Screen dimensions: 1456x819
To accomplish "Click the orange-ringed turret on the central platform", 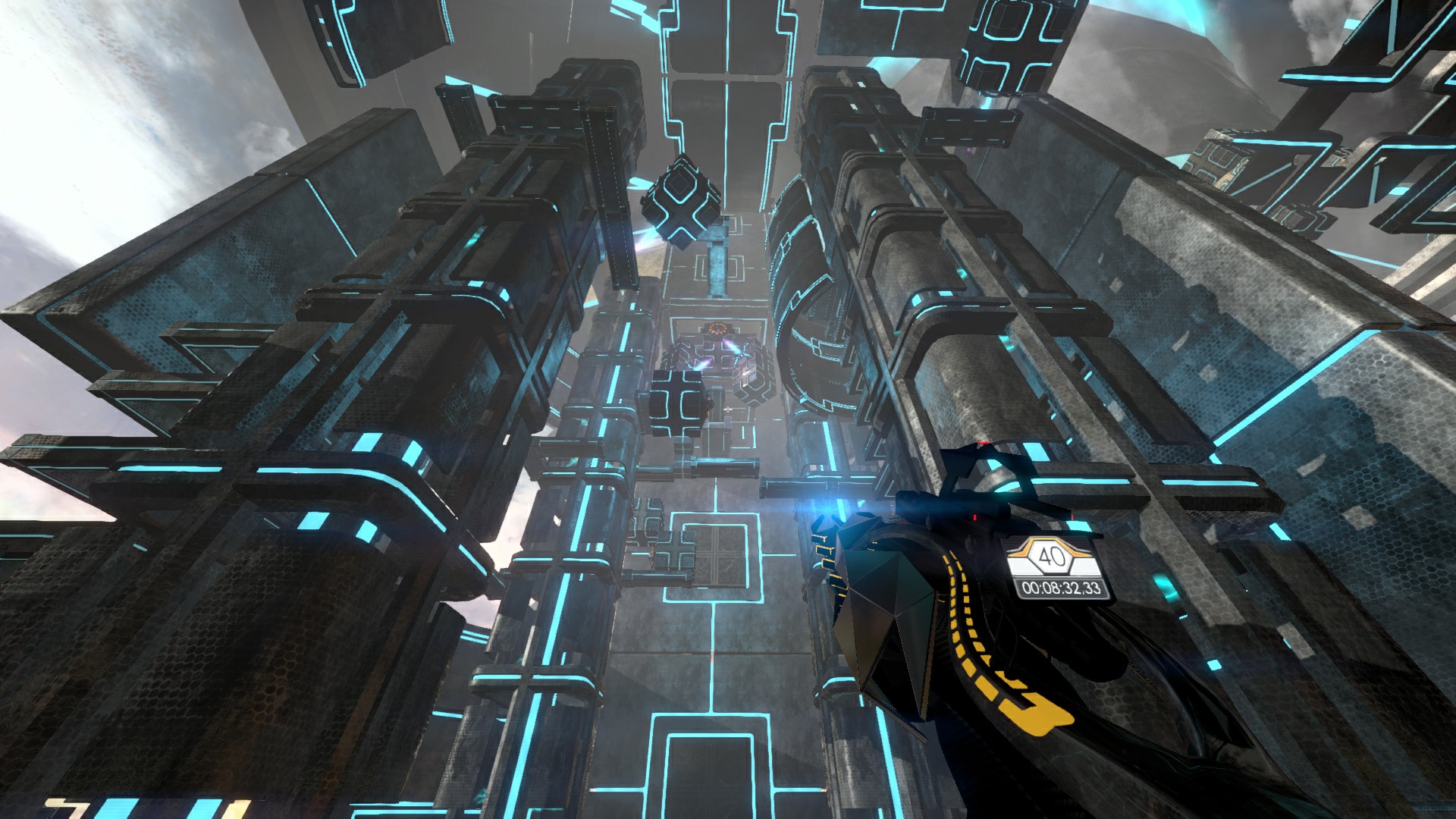I will [718, 328].
